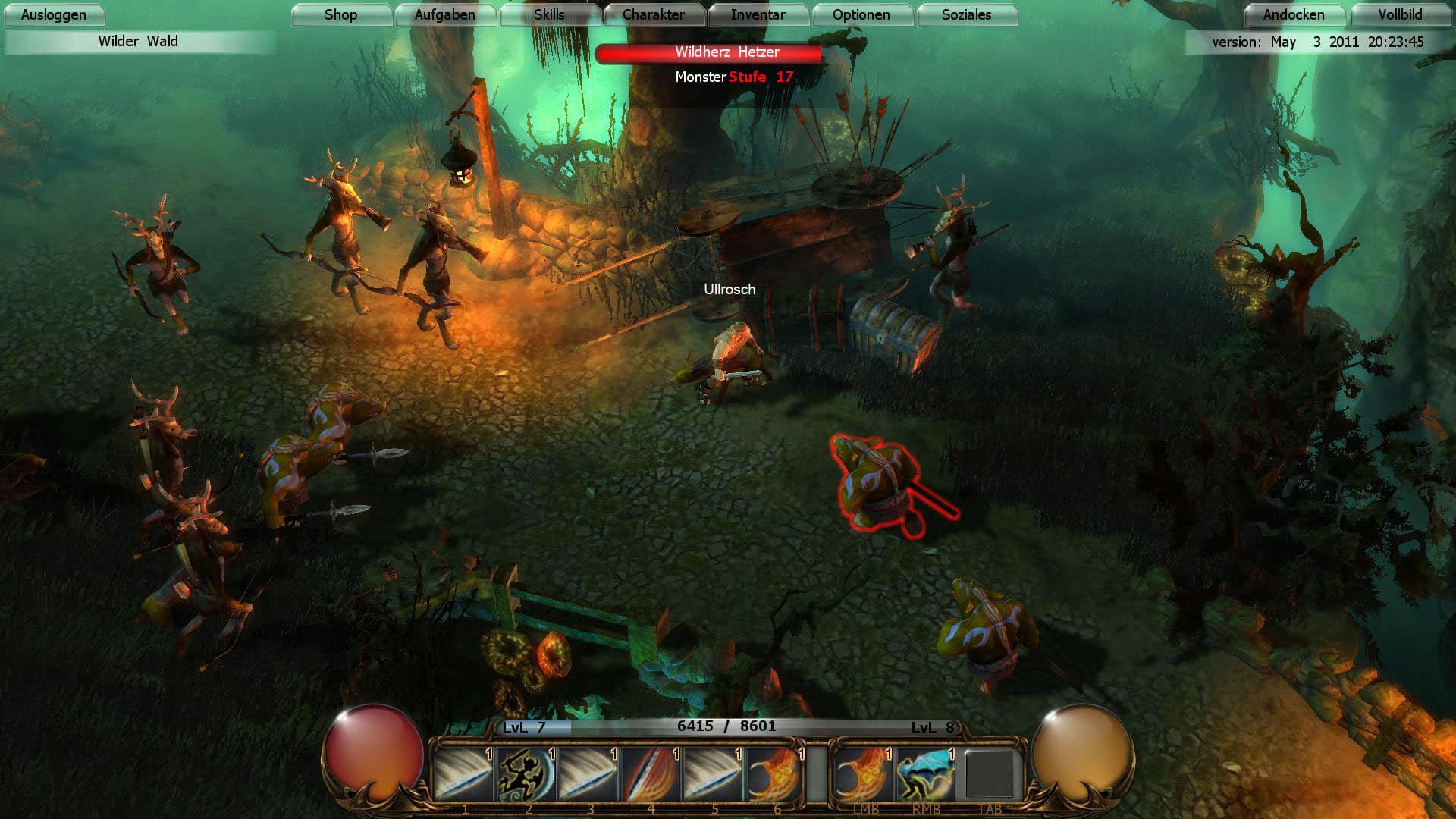Open the Soziales panel
This screenshot has height=819, width=1456.
tap(966, 14)
